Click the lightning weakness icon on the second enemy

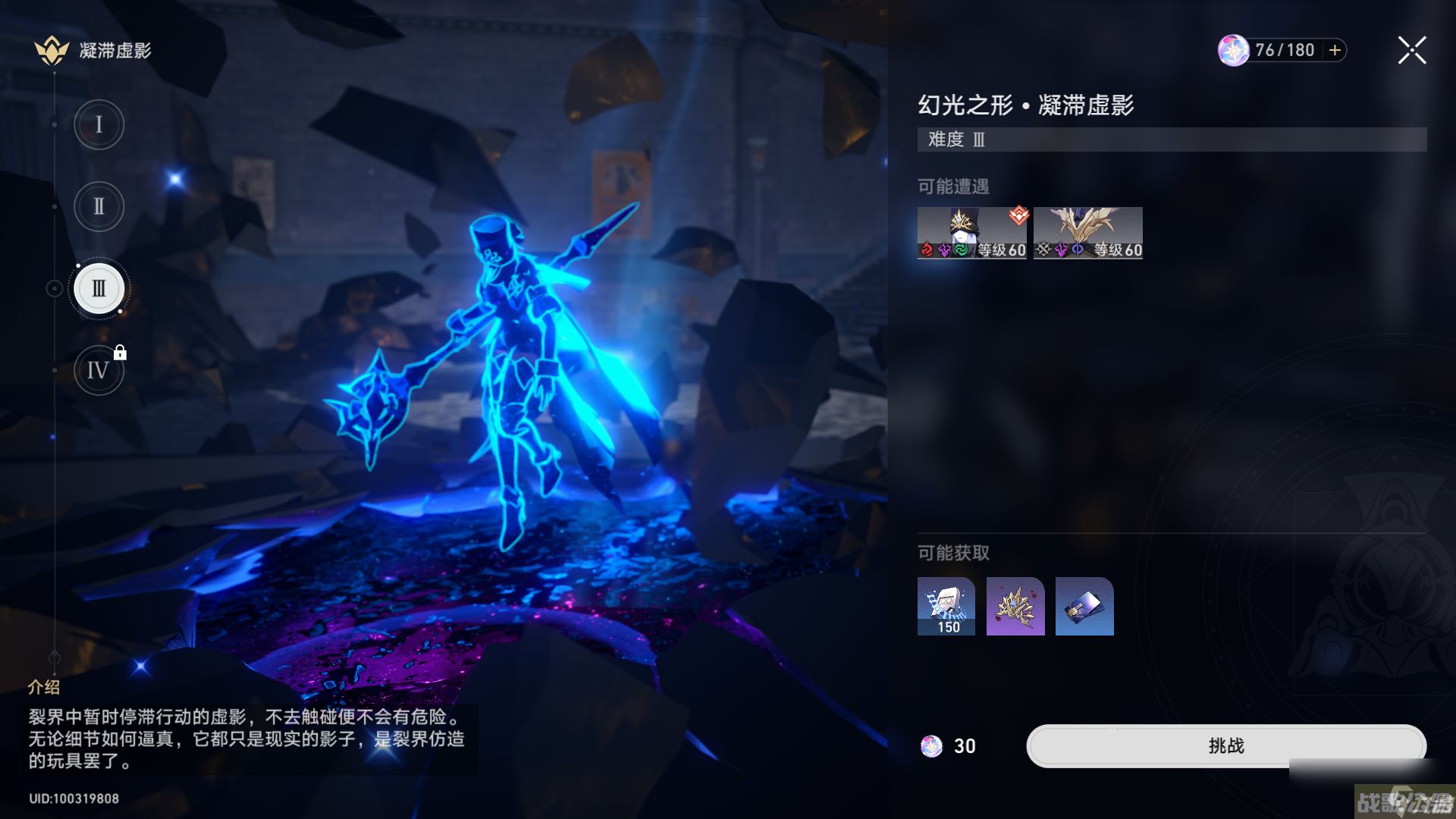coord(1062,251)
